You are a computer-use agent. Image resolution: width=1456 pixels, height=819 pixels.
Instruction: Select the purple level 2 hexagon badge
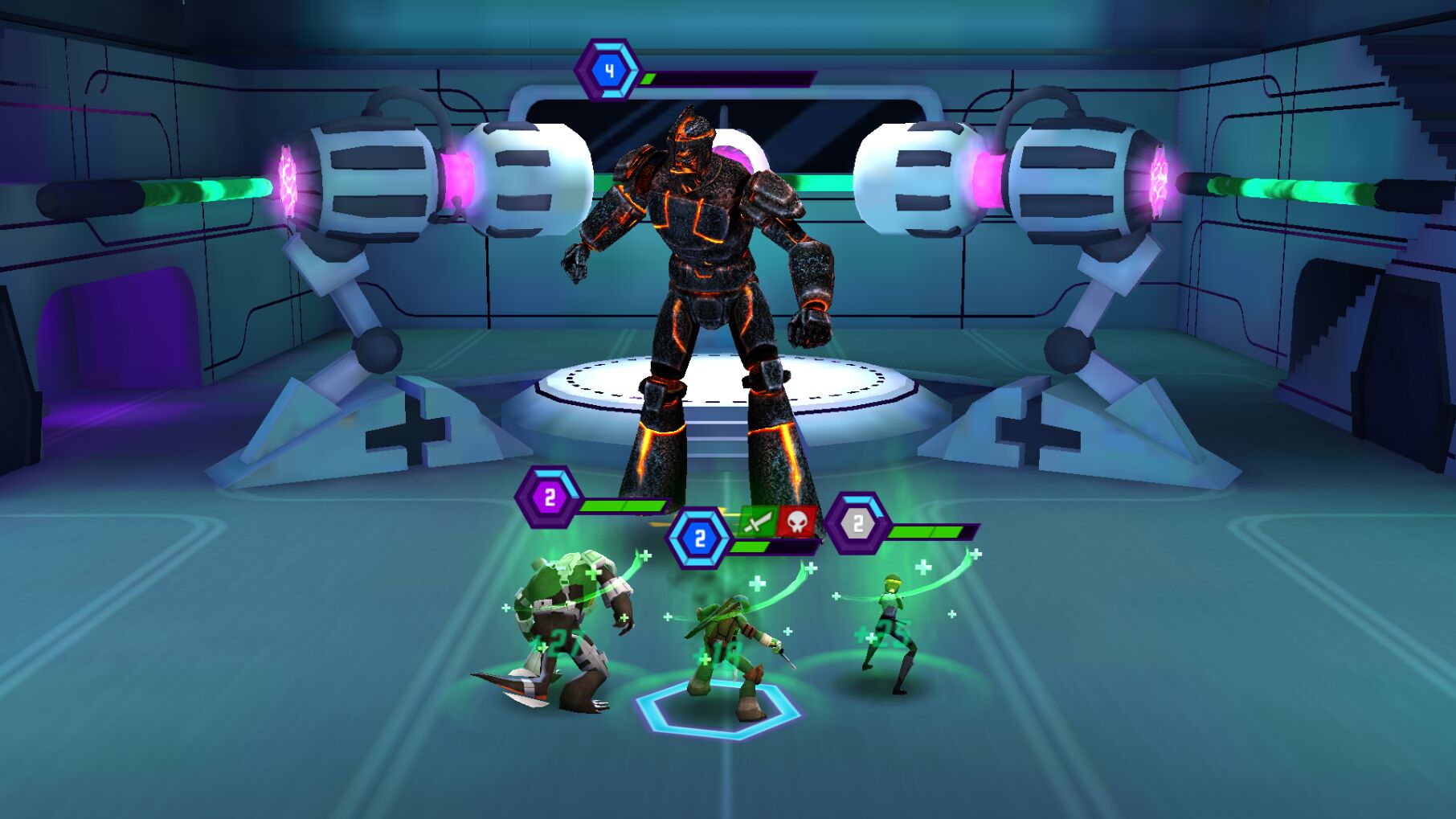pyautogui.click(x=550, y=498)
